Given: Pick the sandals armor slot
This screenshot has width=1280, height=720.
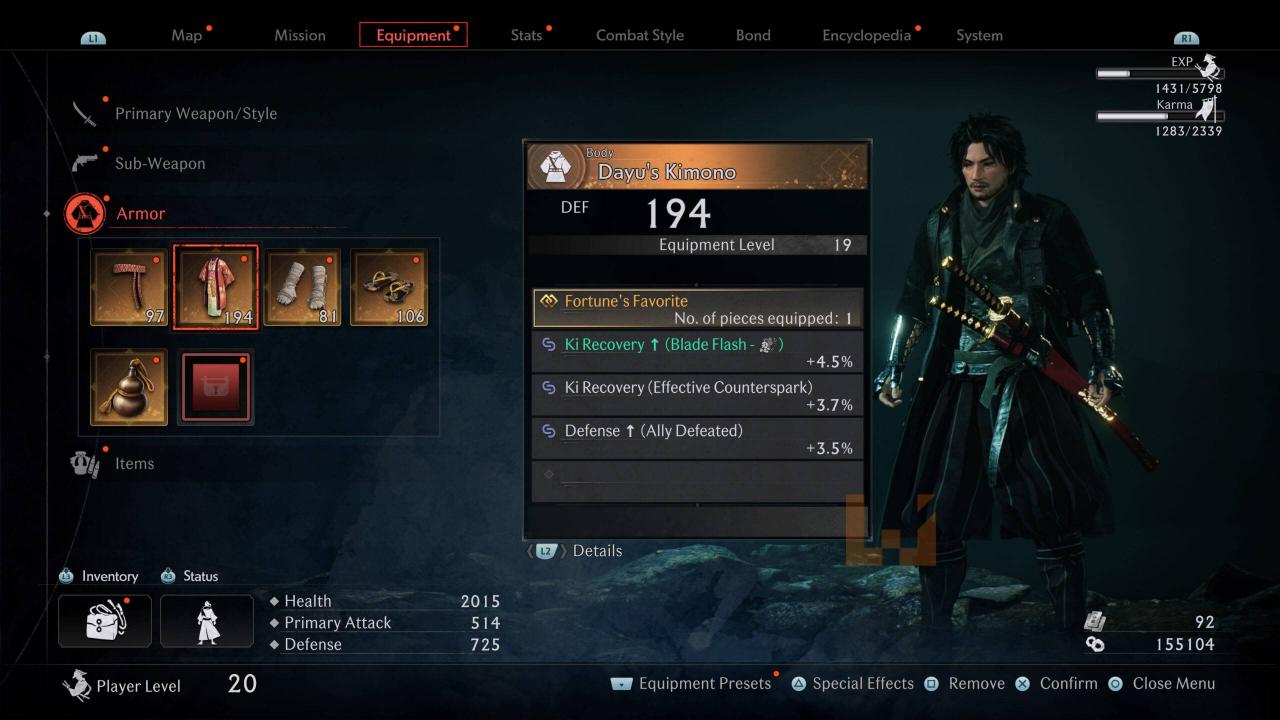Looking at the screenshot, I should [389, 287].
